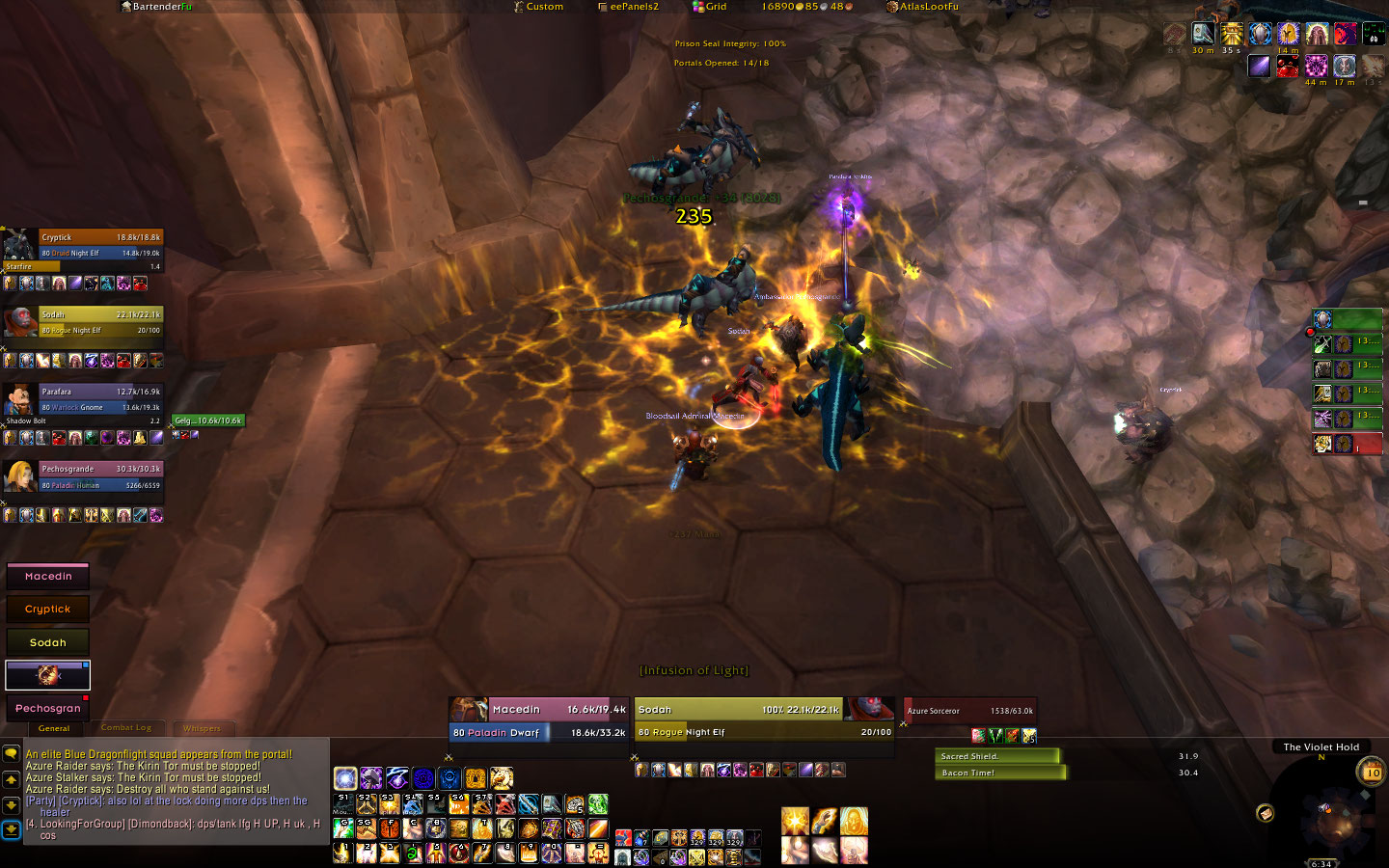Click Sodah's grid frame
Image resolution: width=1389 pixels, height=868 pixels.
[48, 642]
